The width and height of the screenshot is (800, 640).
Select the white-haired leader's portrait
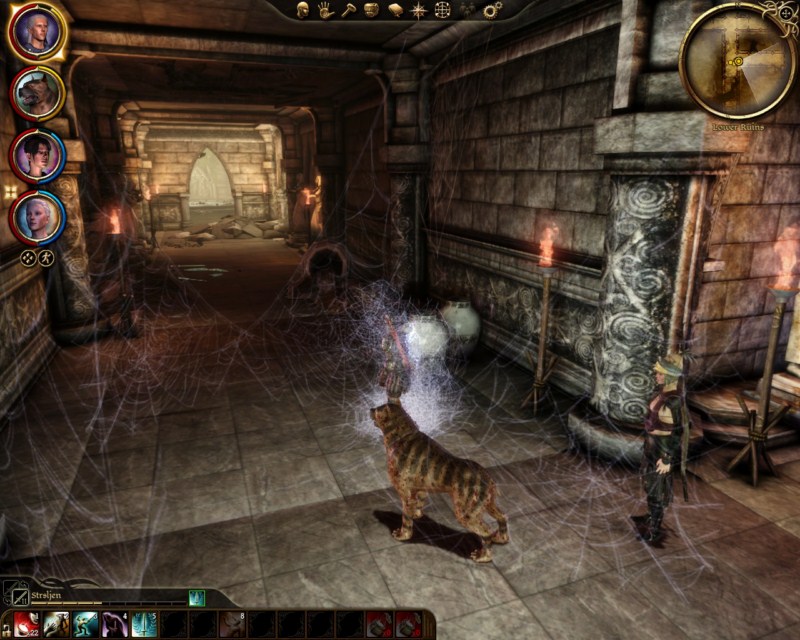37,32
